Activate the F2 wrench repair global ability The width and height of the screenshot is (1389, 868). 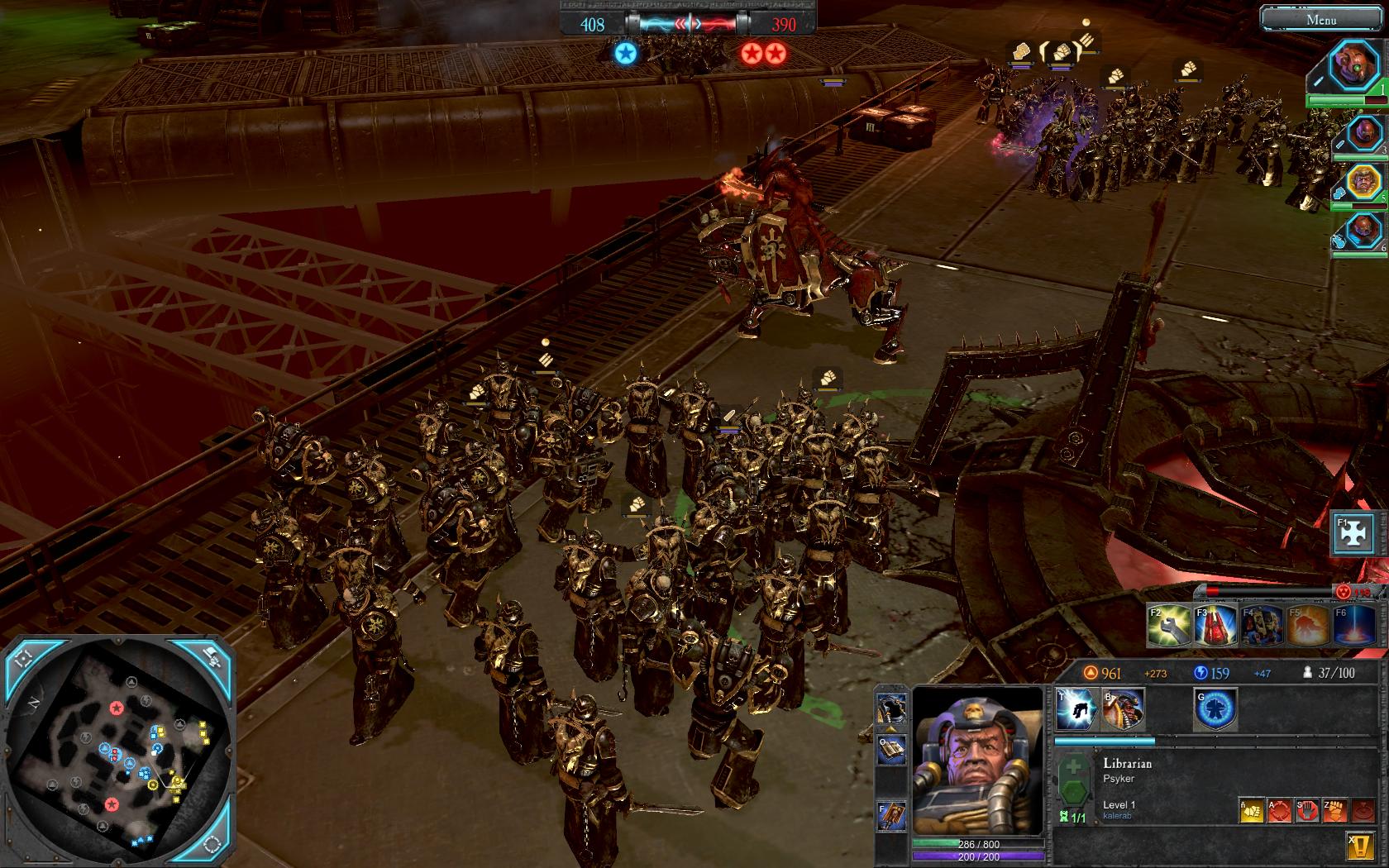click(x=1168, y=626)
